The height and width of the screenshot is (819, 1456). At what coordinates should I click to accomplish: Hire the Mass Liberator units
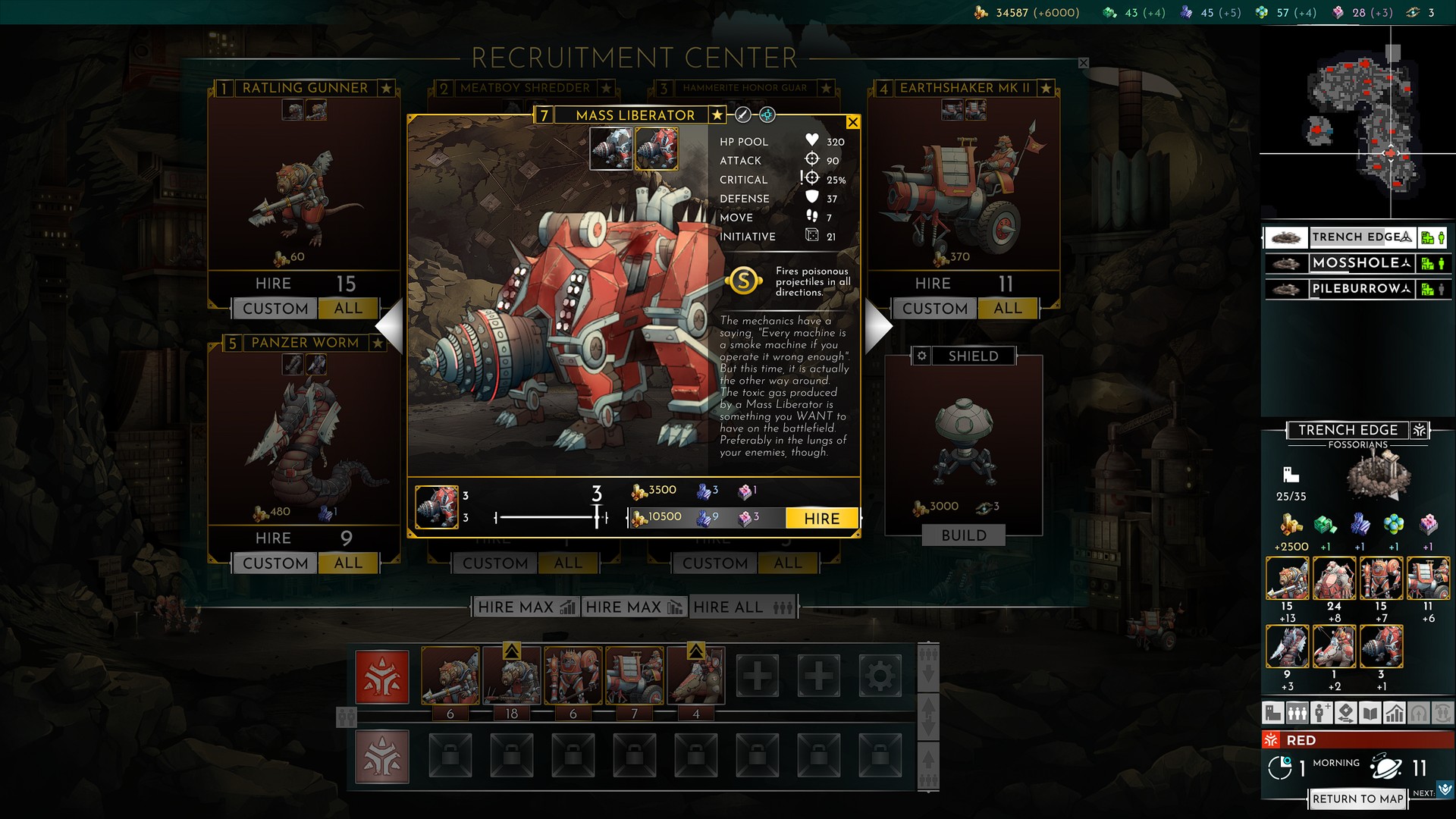click(822, 519)
